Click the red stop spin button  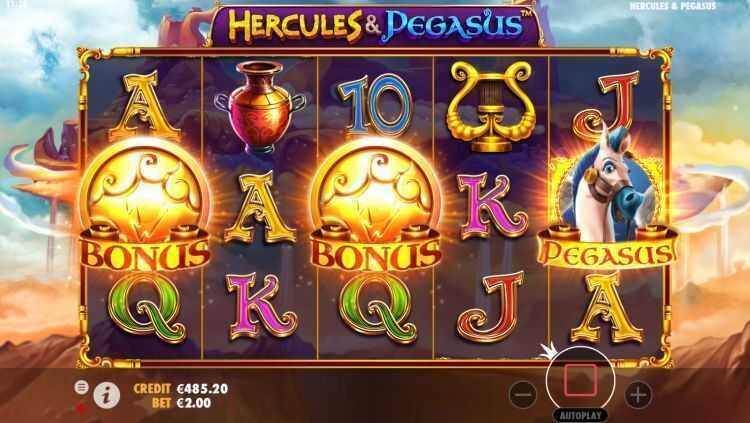[x=580, y=380]
